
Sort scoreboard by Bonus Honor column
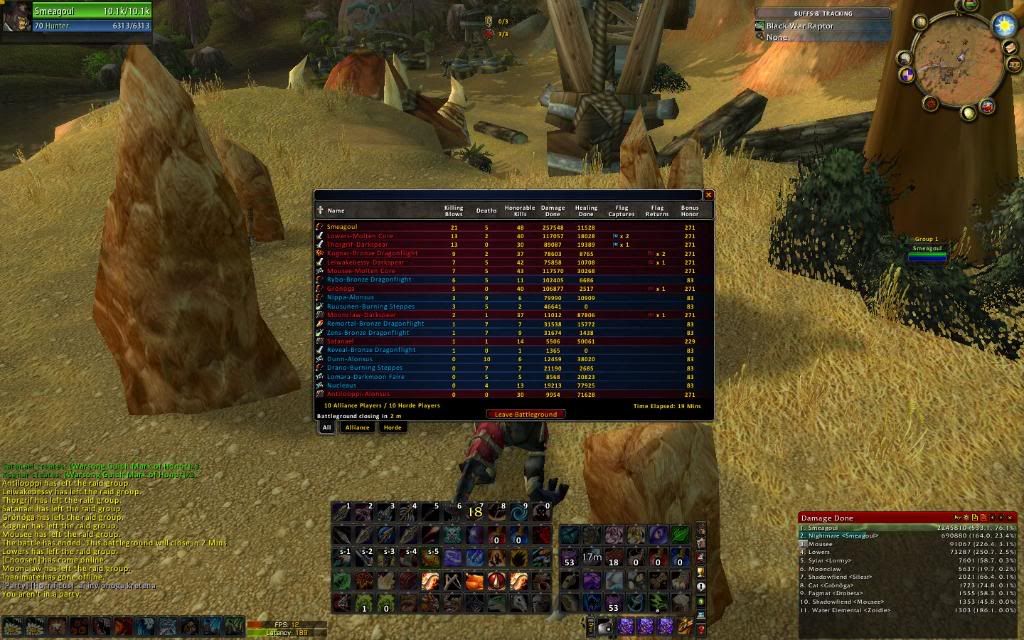point(689,210)
